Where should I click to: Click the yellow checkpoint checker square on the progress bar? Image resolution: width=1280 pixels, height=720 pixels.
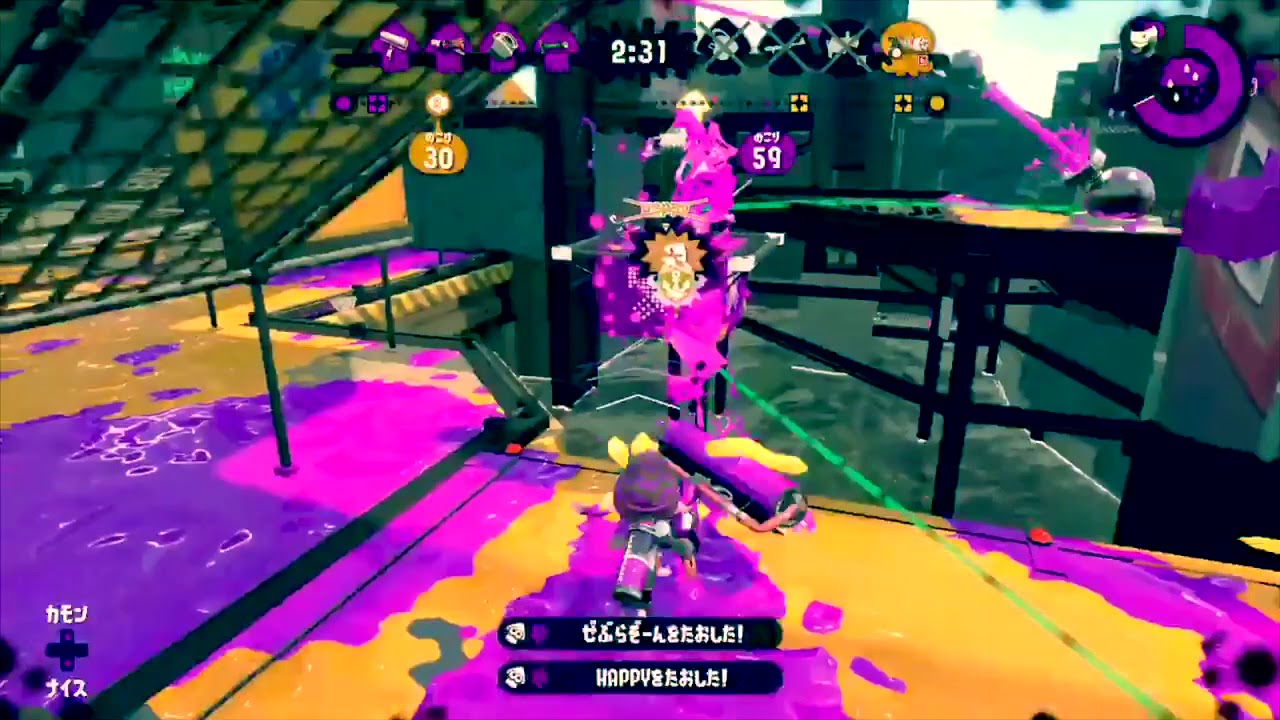(x=797, y=100)
